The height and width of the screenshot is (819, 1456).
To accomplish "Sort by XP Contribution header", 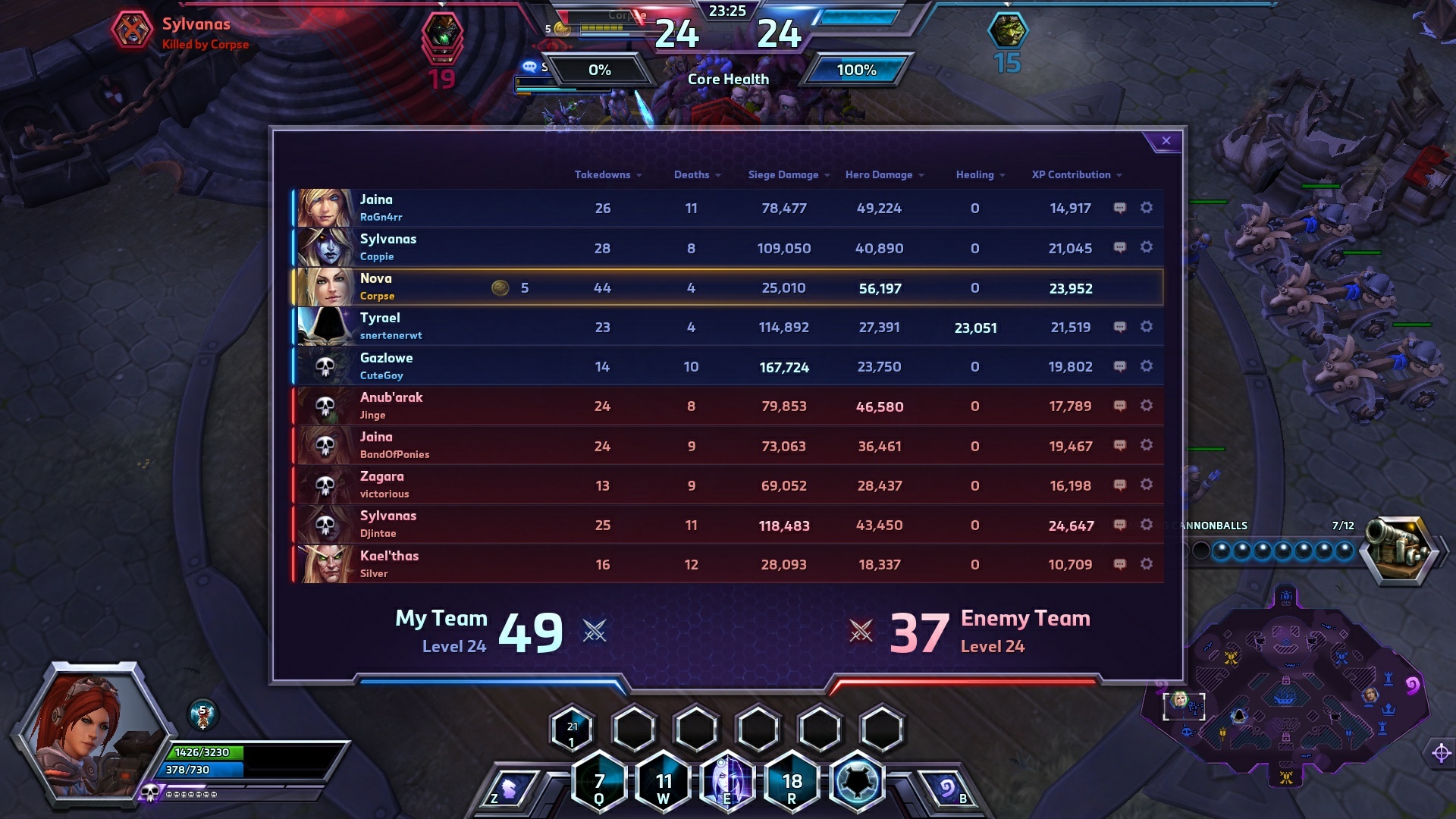I will pos(1075,175).
